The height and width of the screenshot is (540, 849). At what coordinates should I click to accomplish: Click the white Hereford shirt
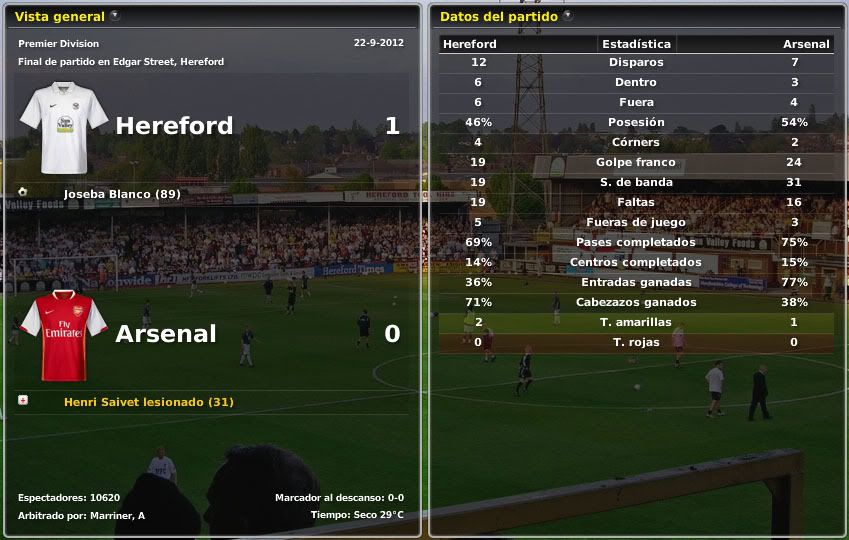[64, 127]
